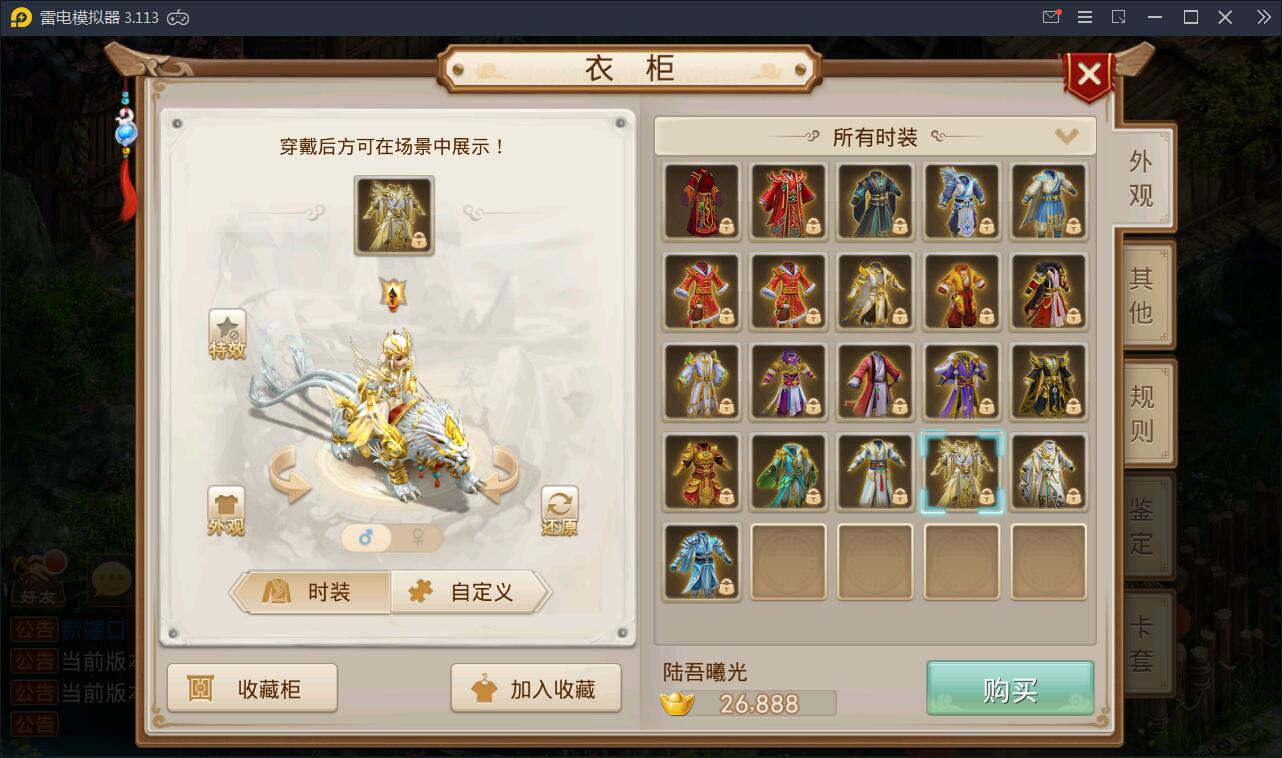
Task: Select the blue outfit thumbnail in the last row
Action: (x=701, y=562)
